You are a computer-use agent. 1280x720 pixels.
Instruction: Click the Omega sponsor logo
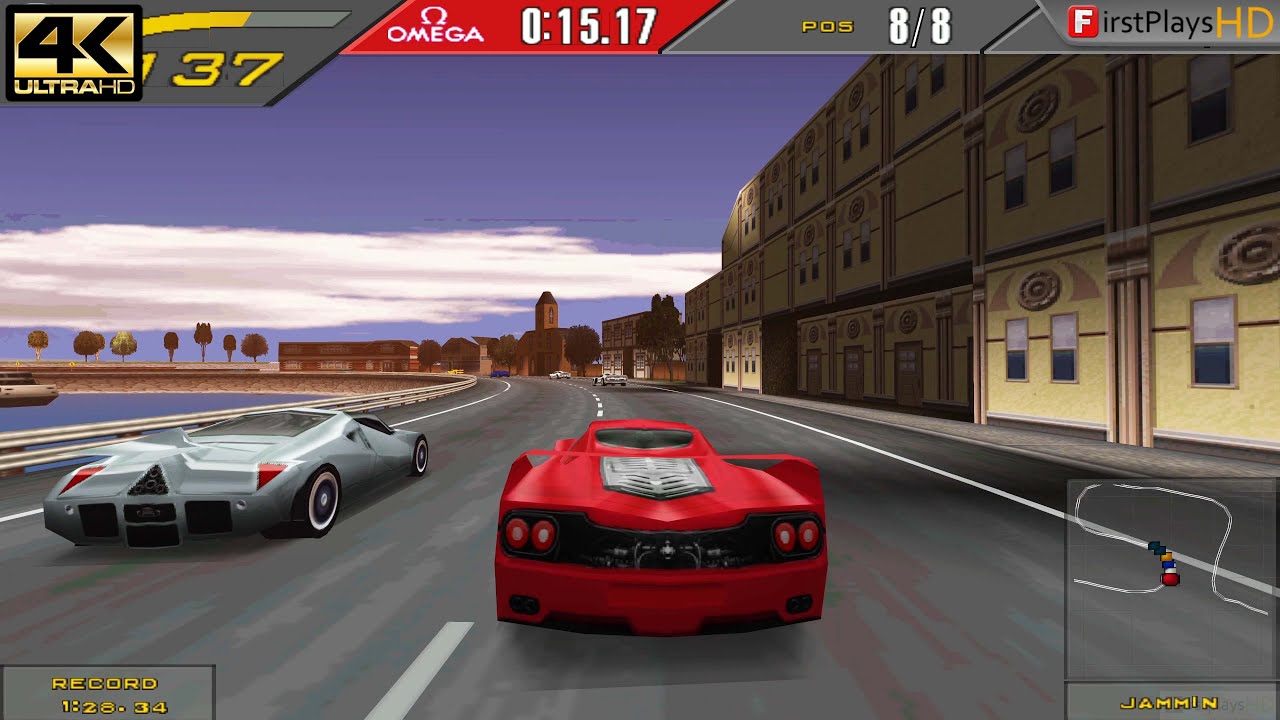[432, 24]
